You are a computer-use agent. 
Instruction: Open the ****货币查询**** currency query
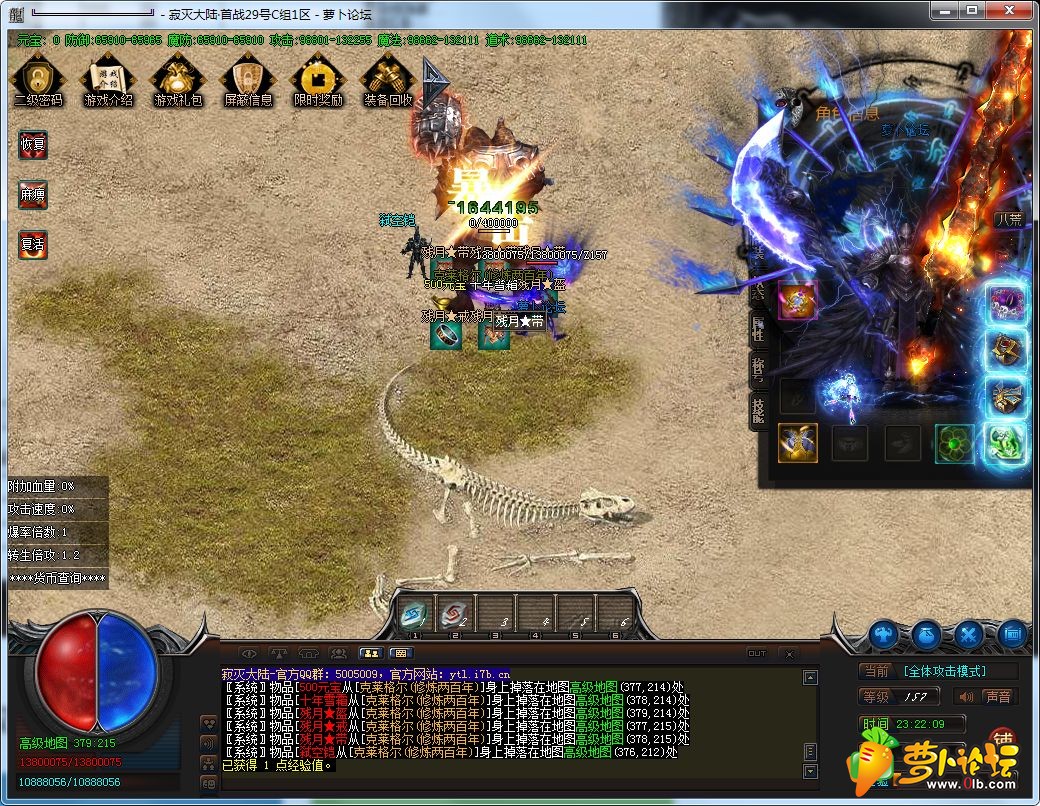click(57, 578)
